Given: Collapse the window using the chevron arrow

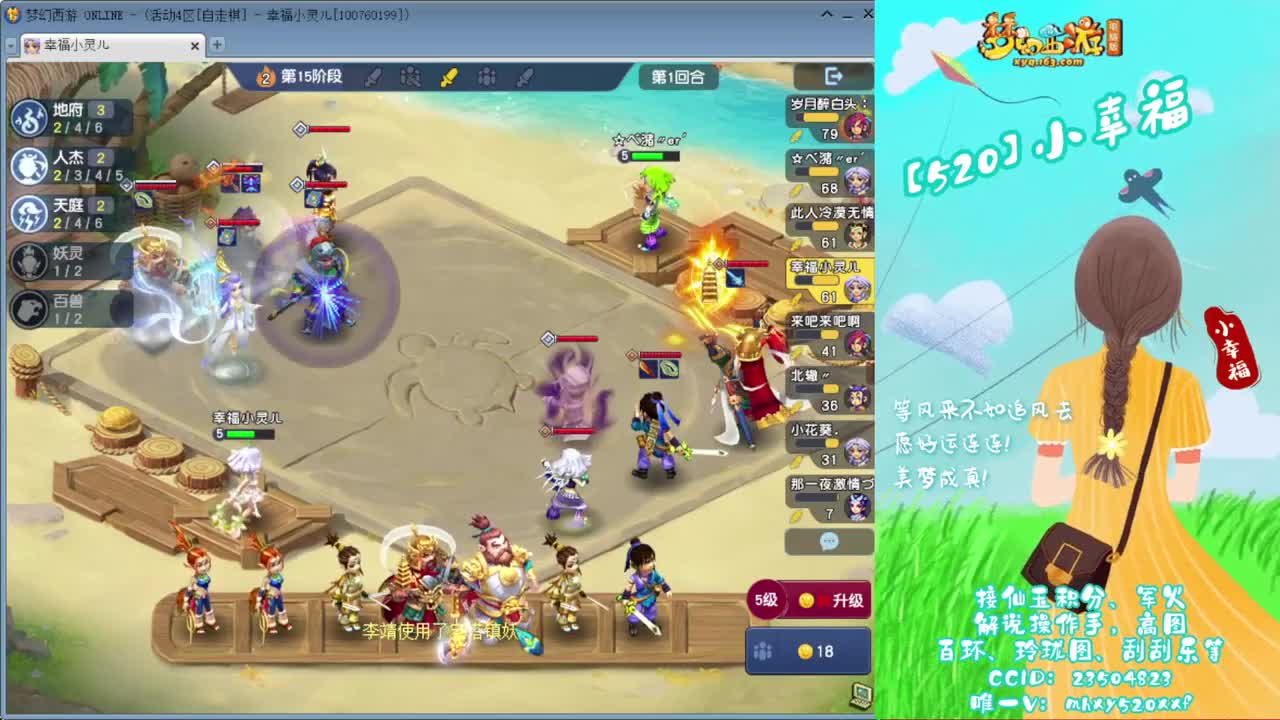Looking at the screenshot, I should (825, 14).
